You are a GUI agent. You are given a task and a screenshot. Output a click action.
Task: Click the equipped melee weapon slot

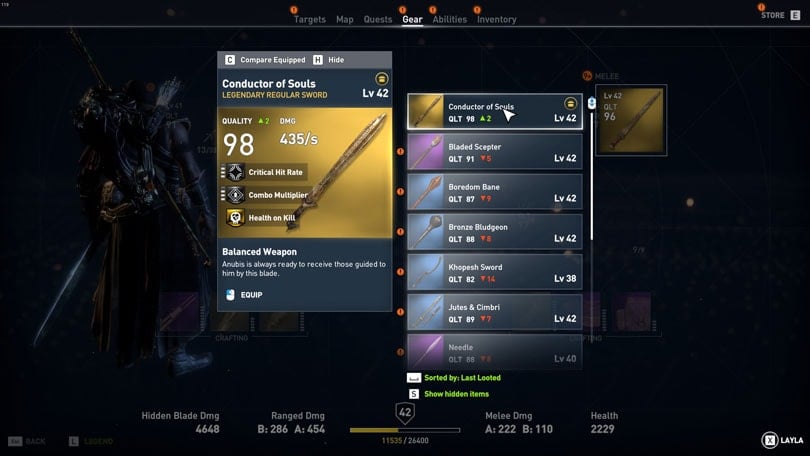(x=629, y=120)
